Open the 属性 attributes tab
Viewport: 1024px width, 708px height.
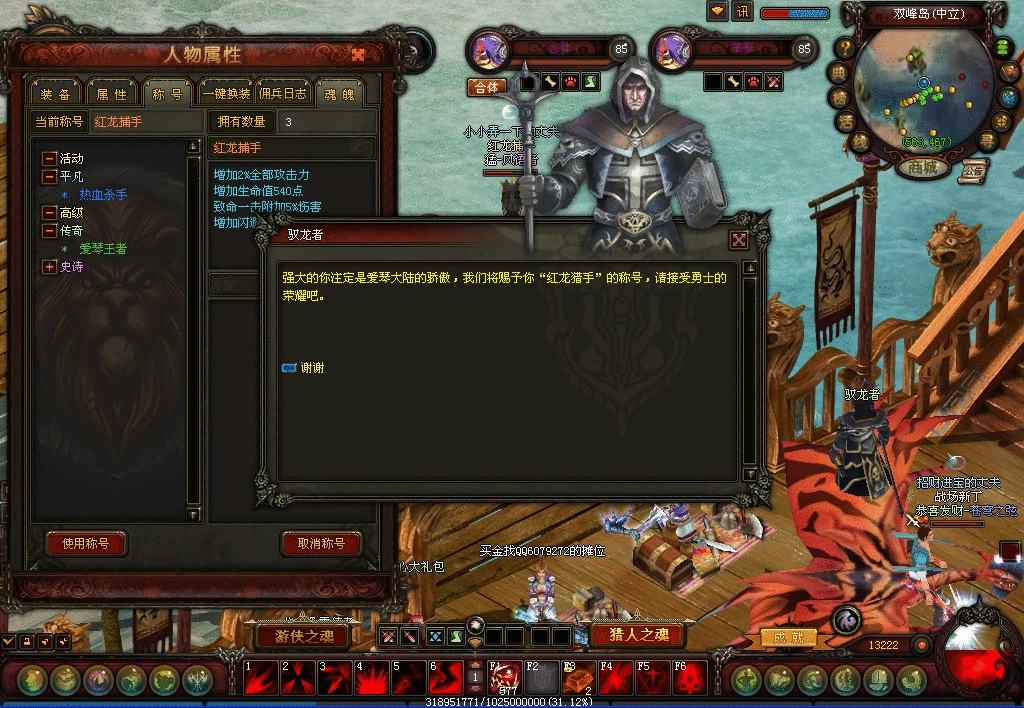(111, 94)
